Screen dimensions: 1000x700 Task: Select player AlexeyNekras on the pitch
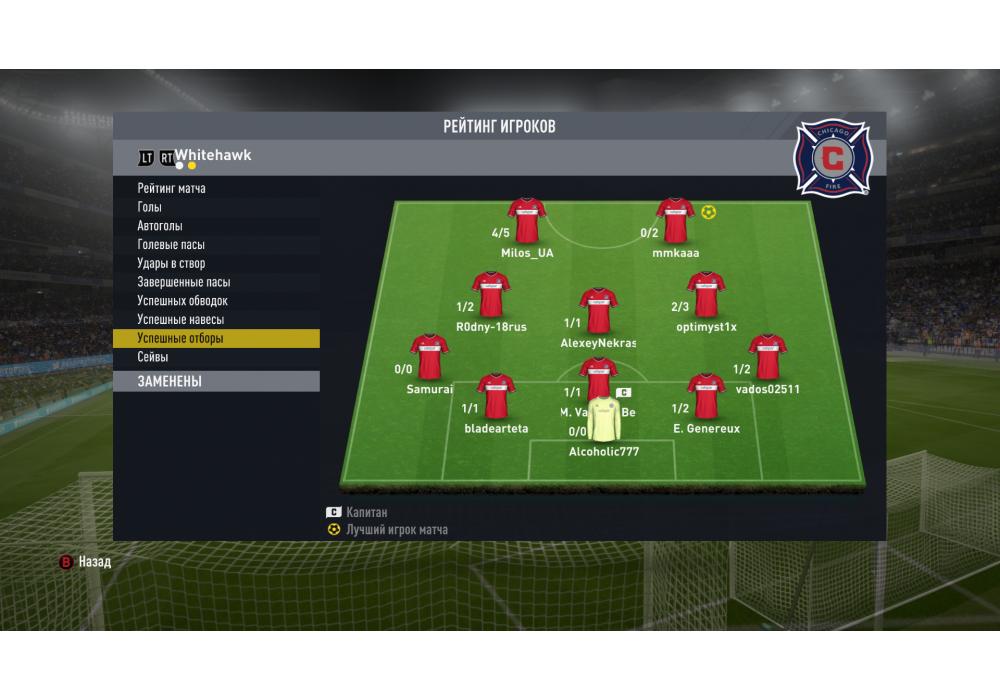coord(598,311)
